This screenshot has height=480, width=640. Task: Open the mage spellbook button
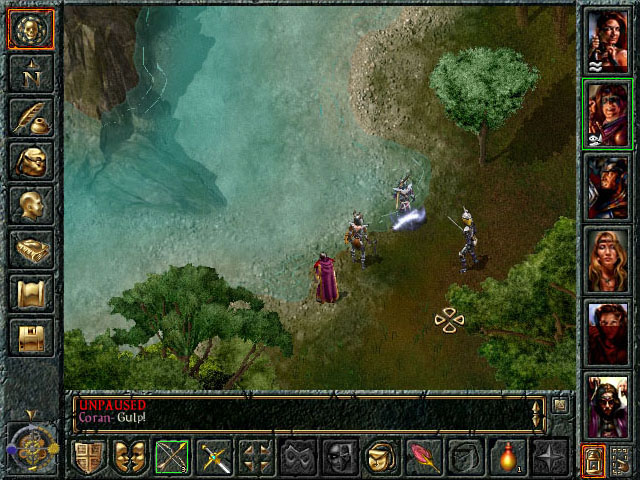tap(30, 249)
